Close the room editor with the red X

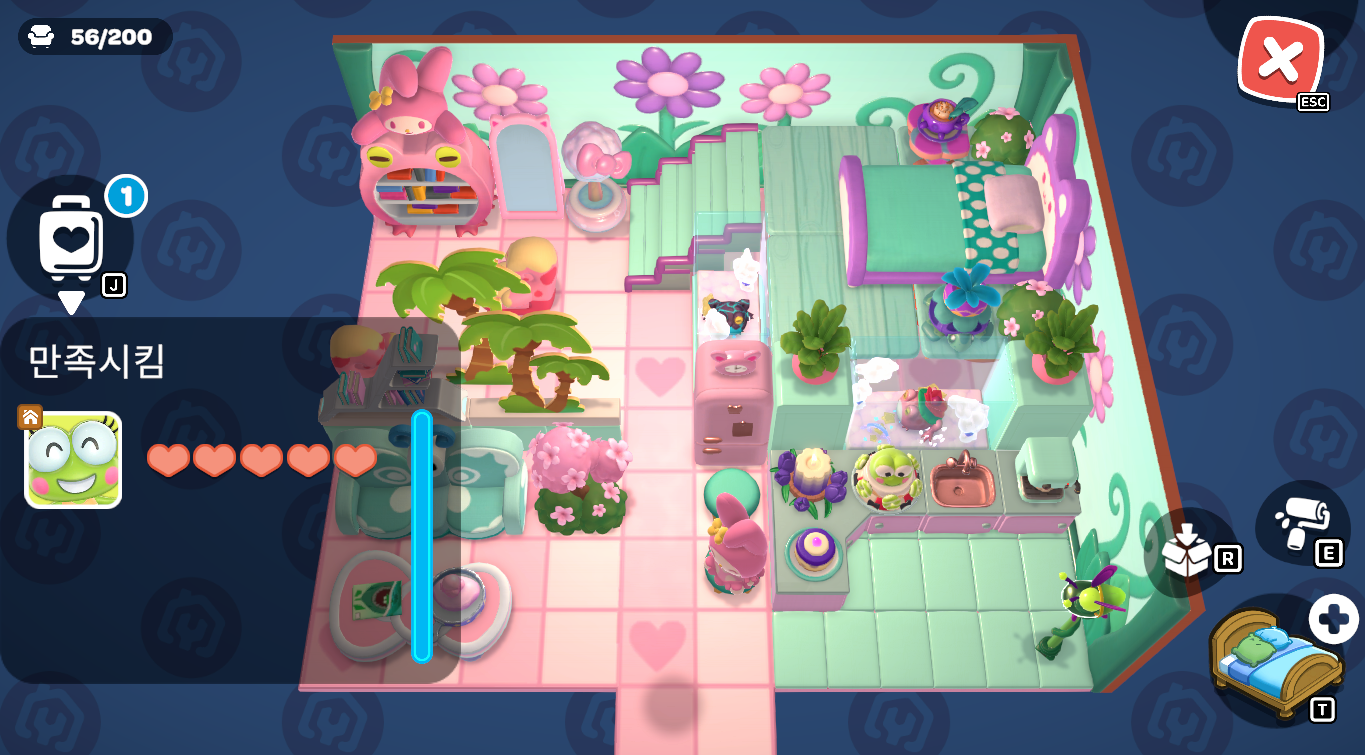[1279, 60]
